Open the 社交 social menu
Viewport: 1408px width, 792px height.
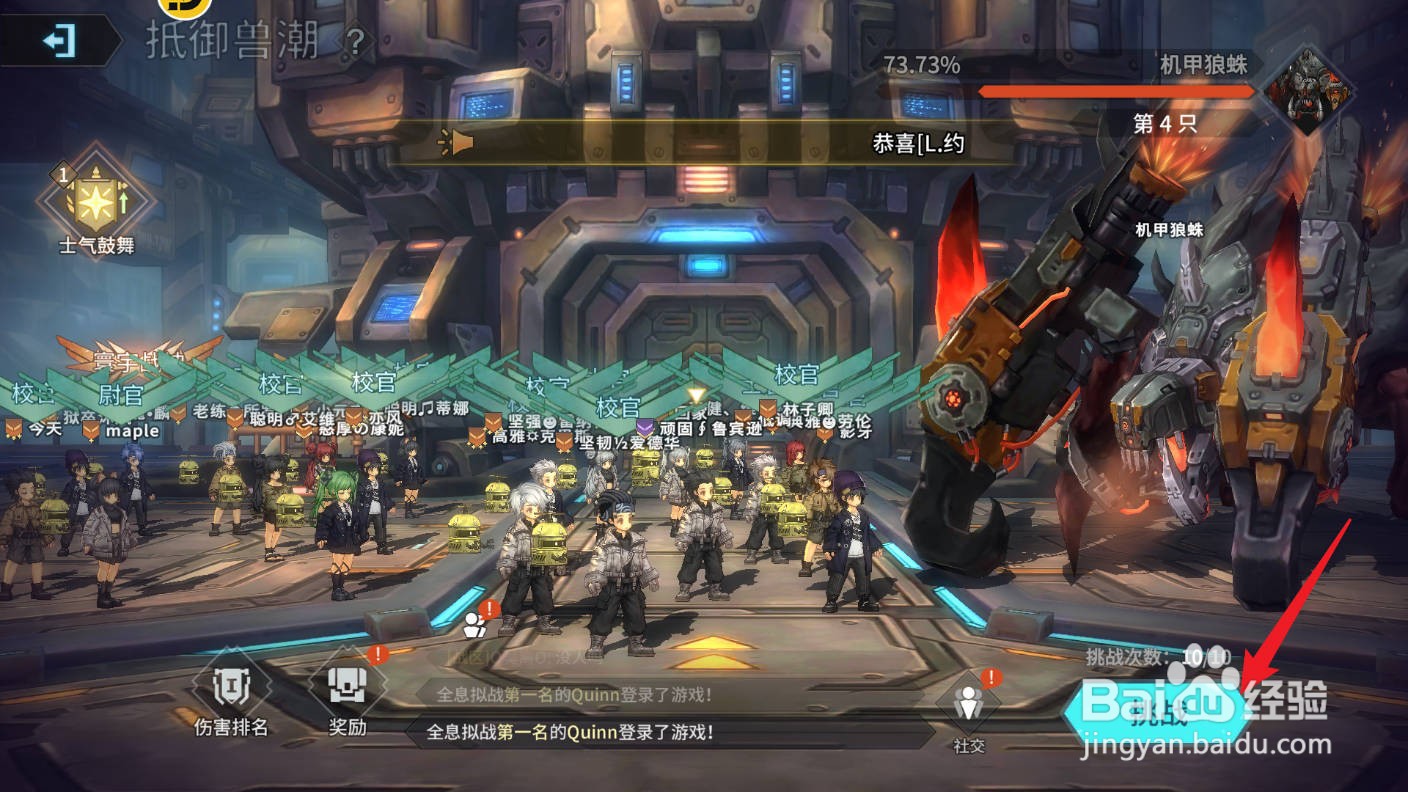(x=968, y=706)
